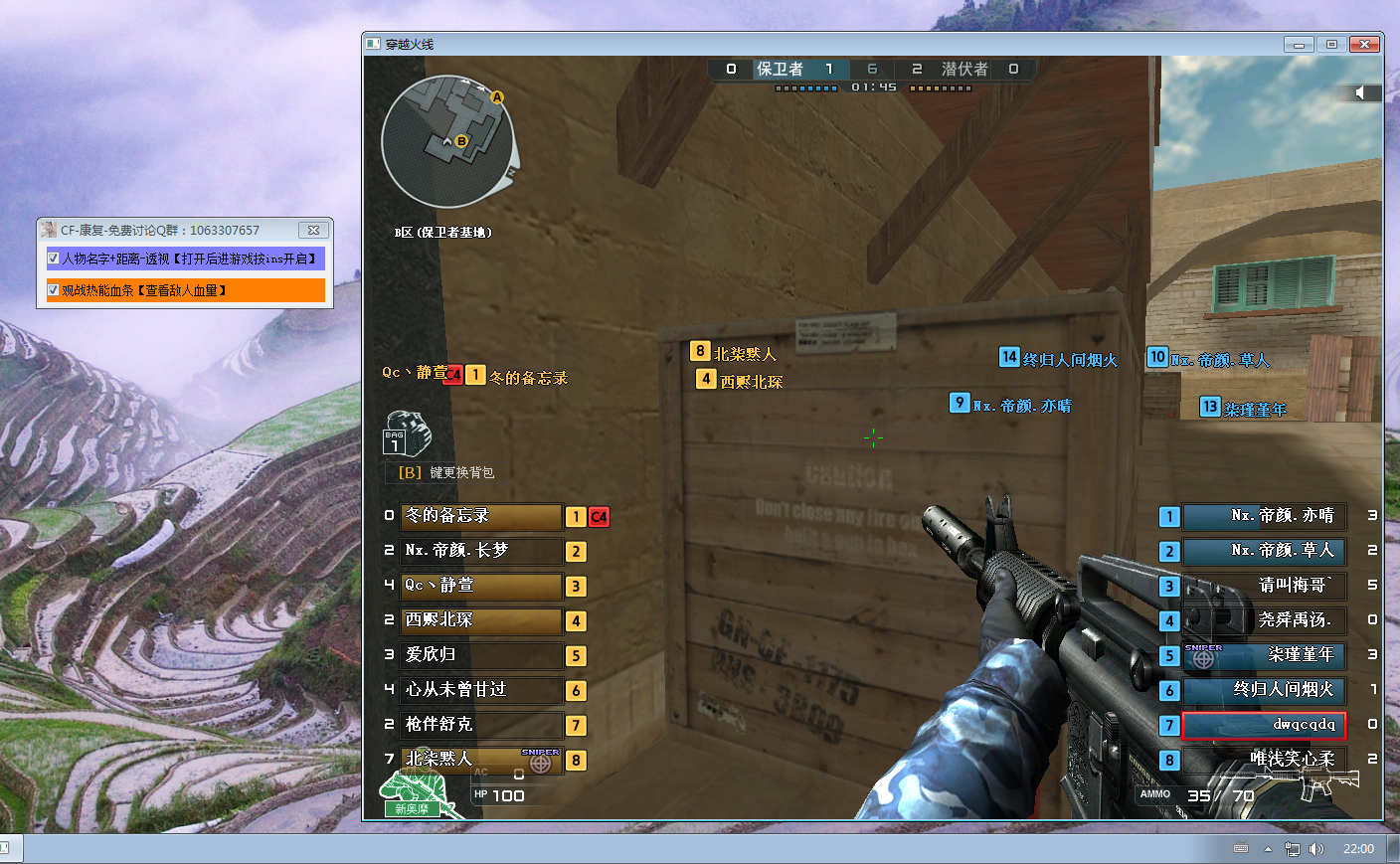The width and height of the screenshot is (1400, 864).
Task: Close the 穿越火线 game window
Action: click(1364, 44)
